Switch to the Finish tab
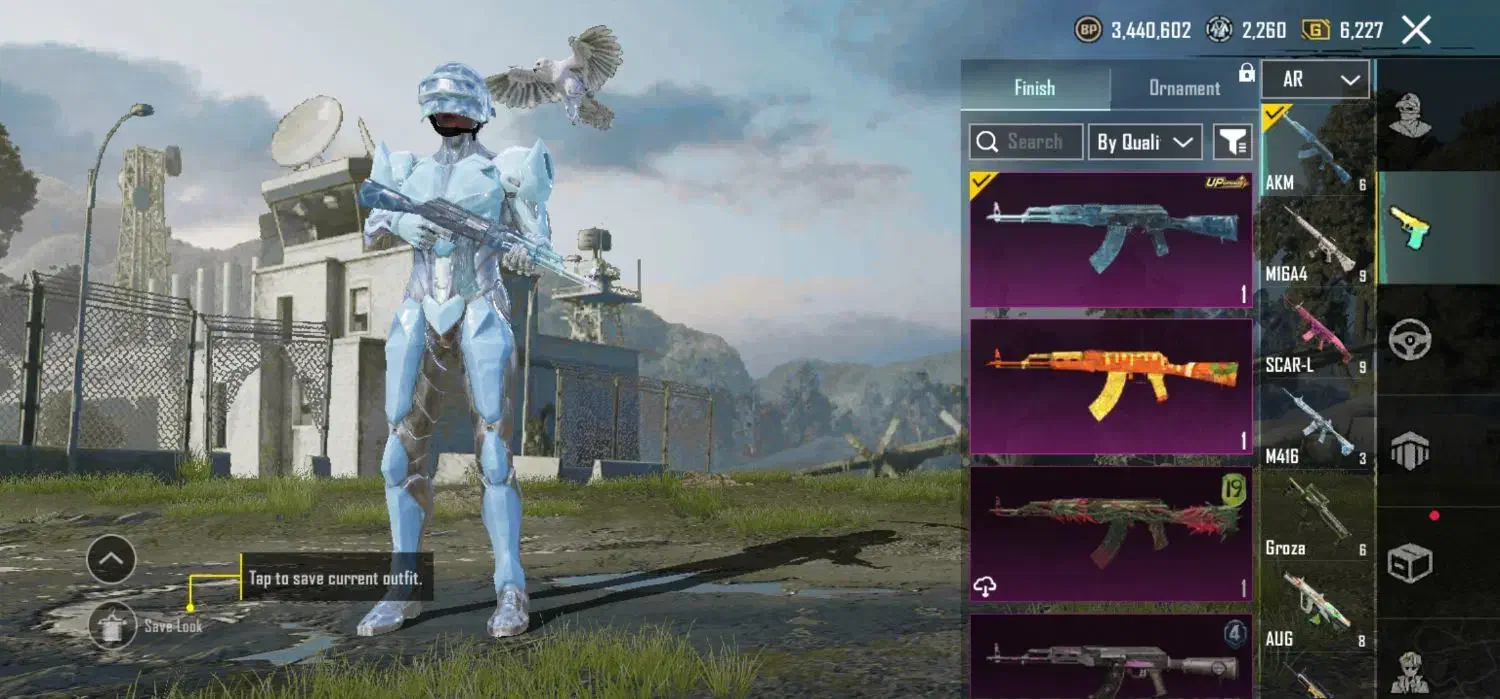The image size is (1500, 699). tap(1035, 88)
